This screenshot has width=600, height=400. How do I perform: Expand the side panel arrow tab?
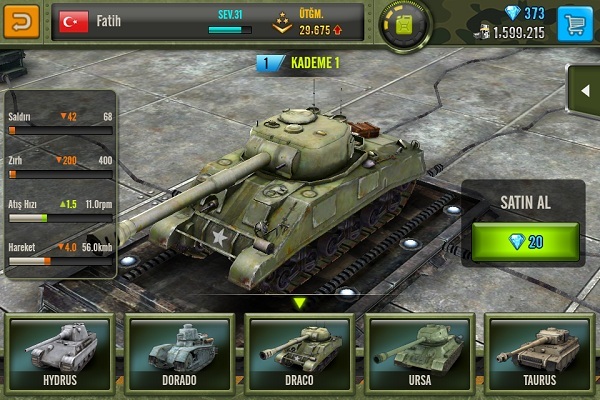[x=585, y=92]
